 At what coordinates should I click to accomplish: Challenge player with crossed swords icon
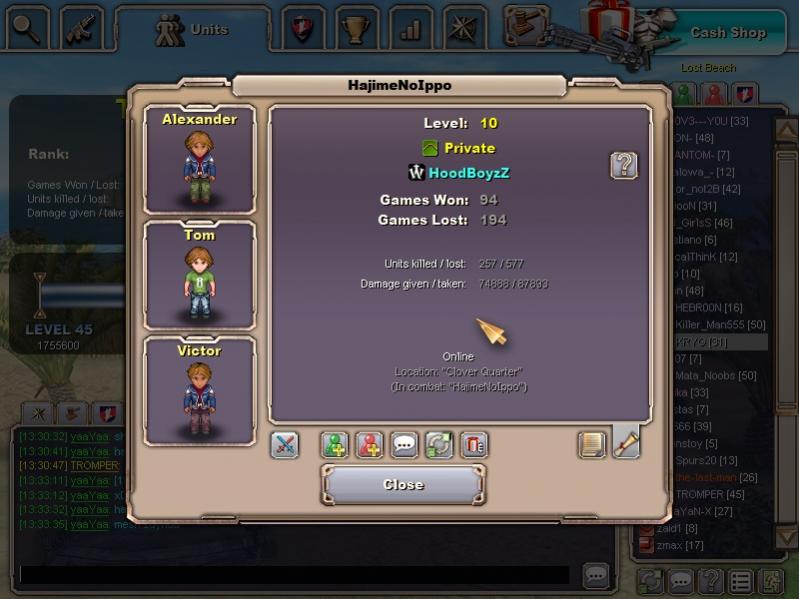point(285,445)
